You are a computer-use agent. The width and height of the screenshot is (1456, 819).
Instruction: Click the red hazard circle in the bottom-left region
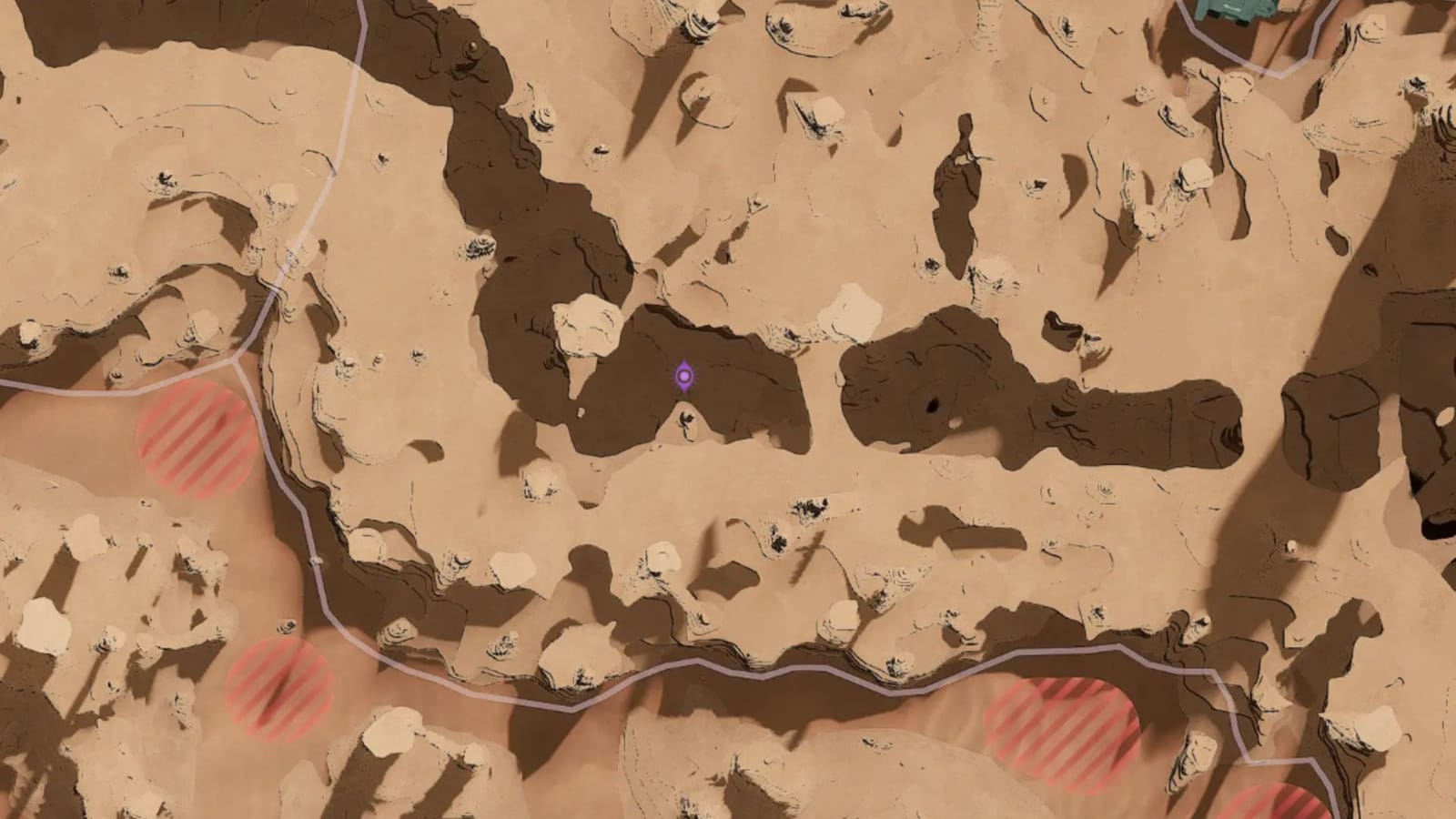(278, 692)
